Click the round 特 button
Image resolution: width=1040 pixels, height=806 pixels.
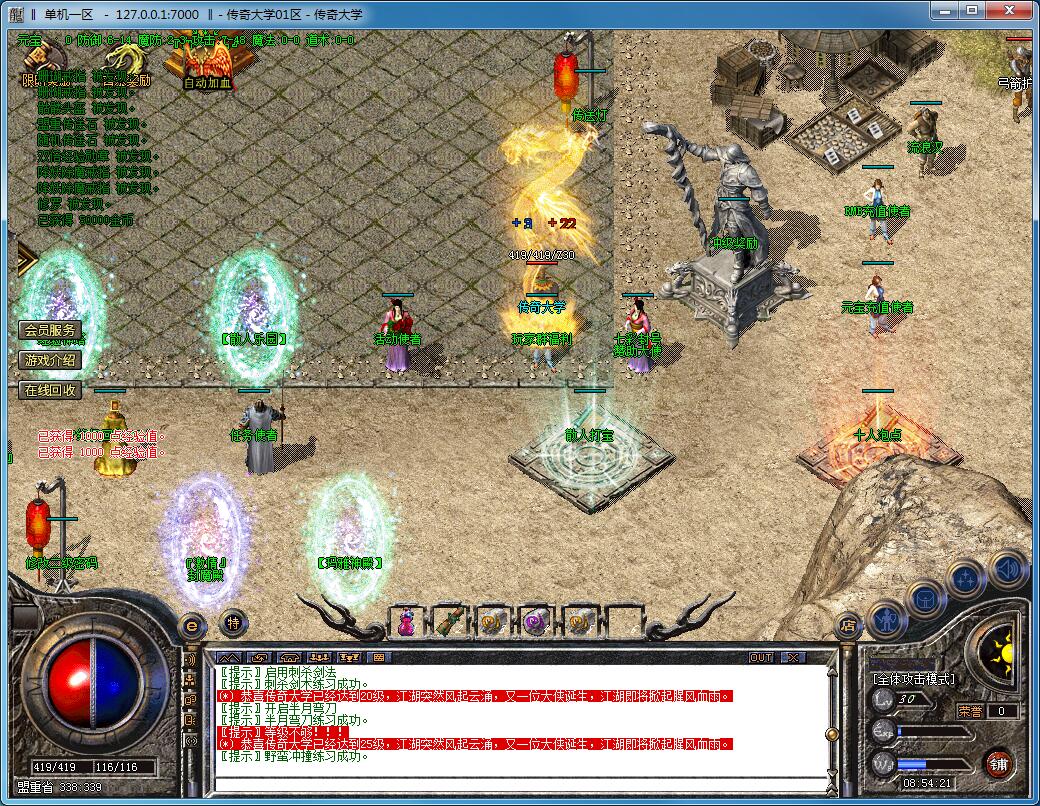[x=232, y=622]
